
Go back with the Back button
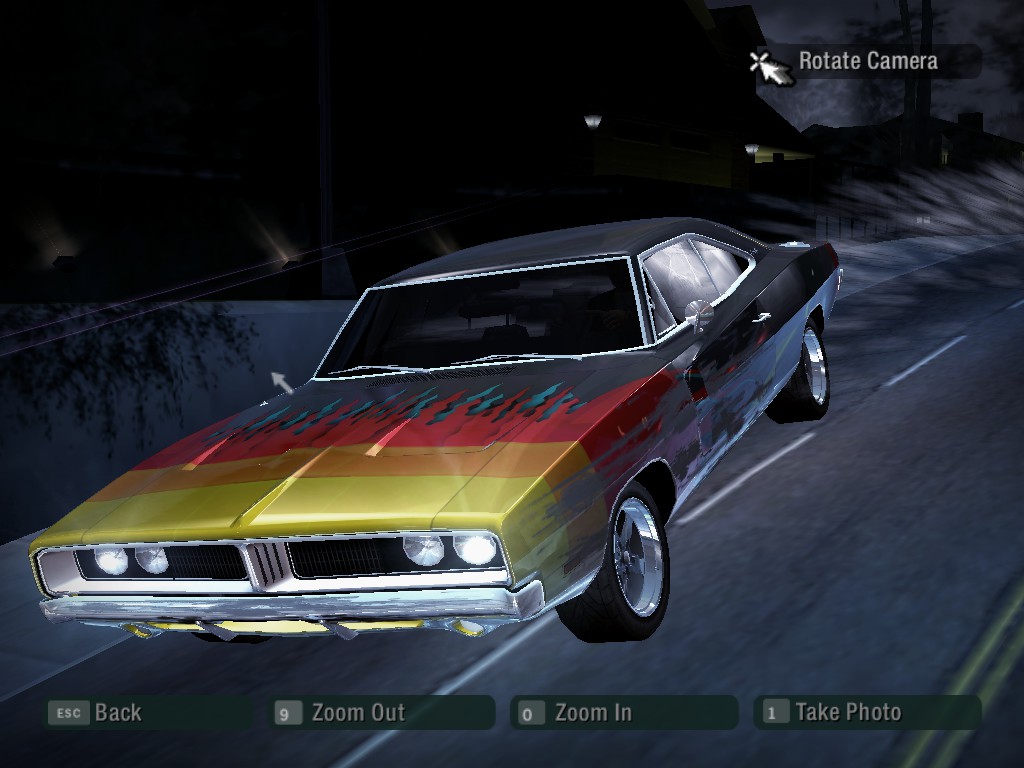click(117, 713)
